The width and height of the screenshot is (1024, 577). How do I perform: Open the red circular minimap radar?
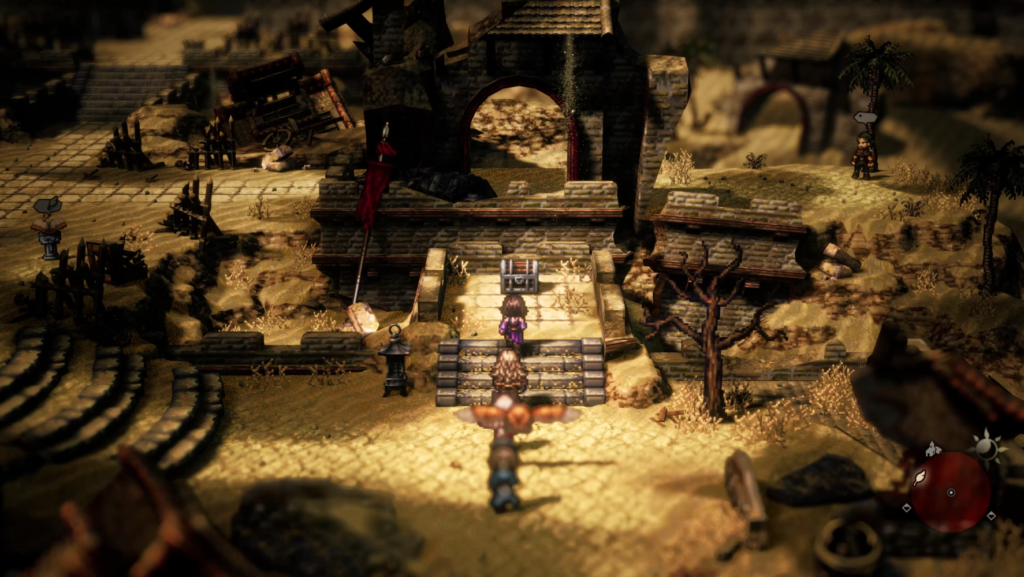(x=950, y=492)
